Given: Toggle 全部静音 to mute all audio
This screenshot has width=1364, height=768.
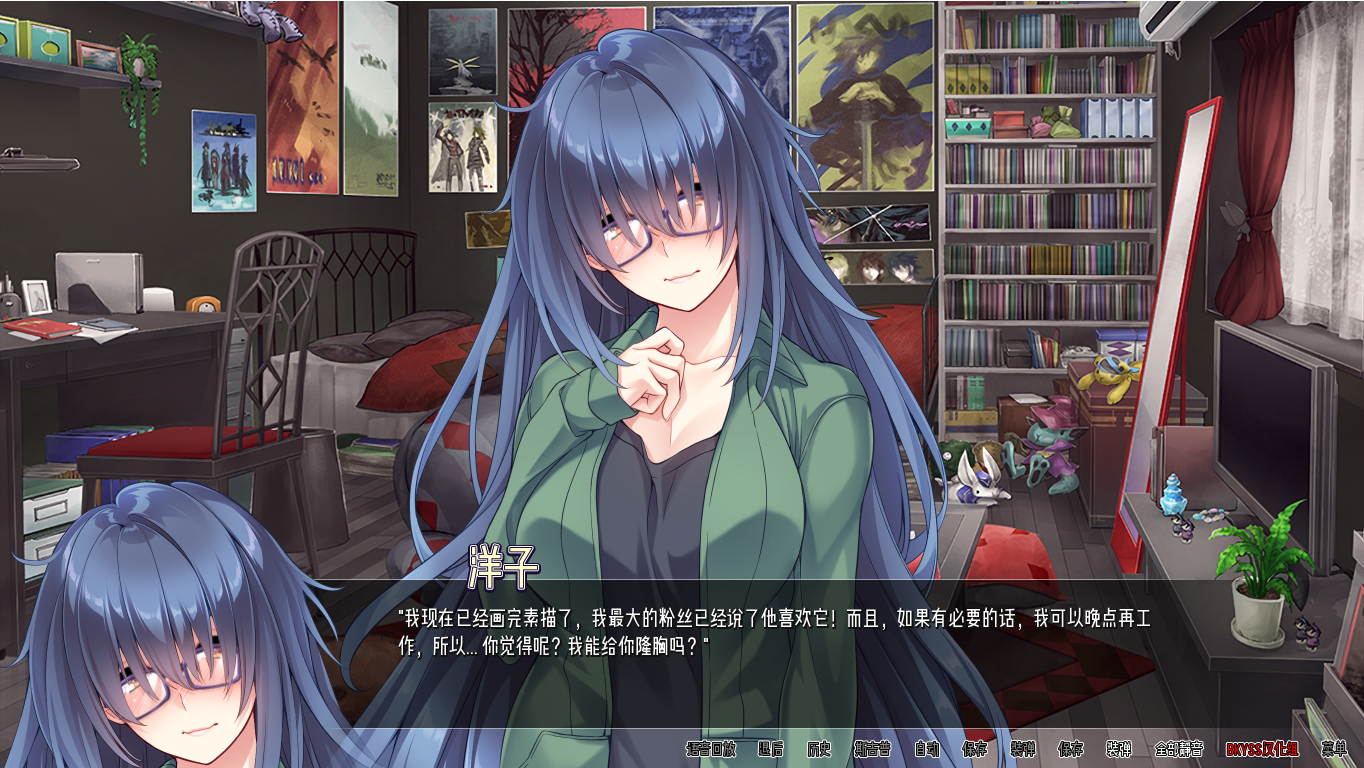Looking at the screenshot, I should pos(1181,752).
